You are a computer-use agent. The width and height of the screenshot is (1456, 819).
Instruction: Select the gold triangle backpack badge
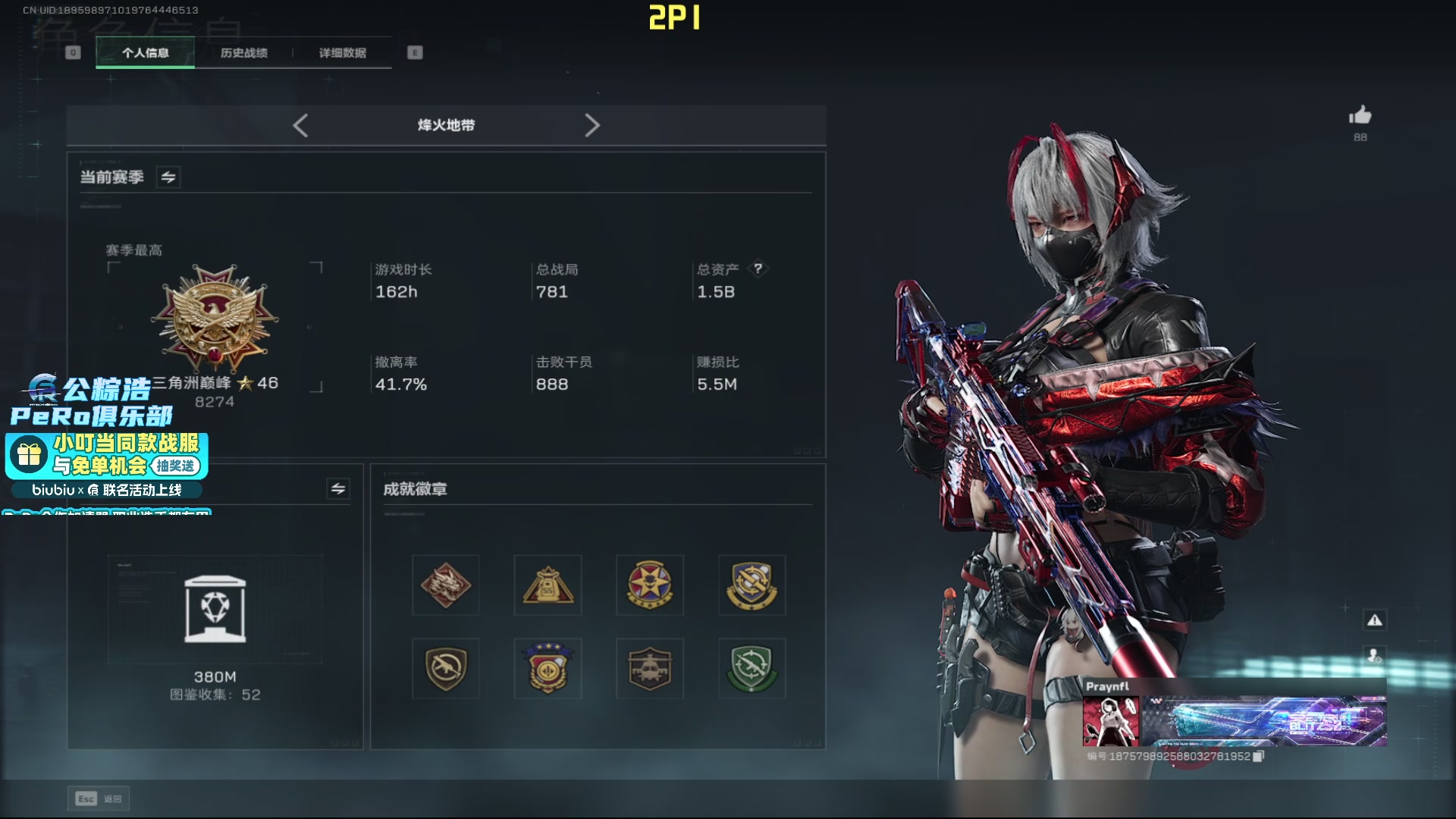[548, 585]
